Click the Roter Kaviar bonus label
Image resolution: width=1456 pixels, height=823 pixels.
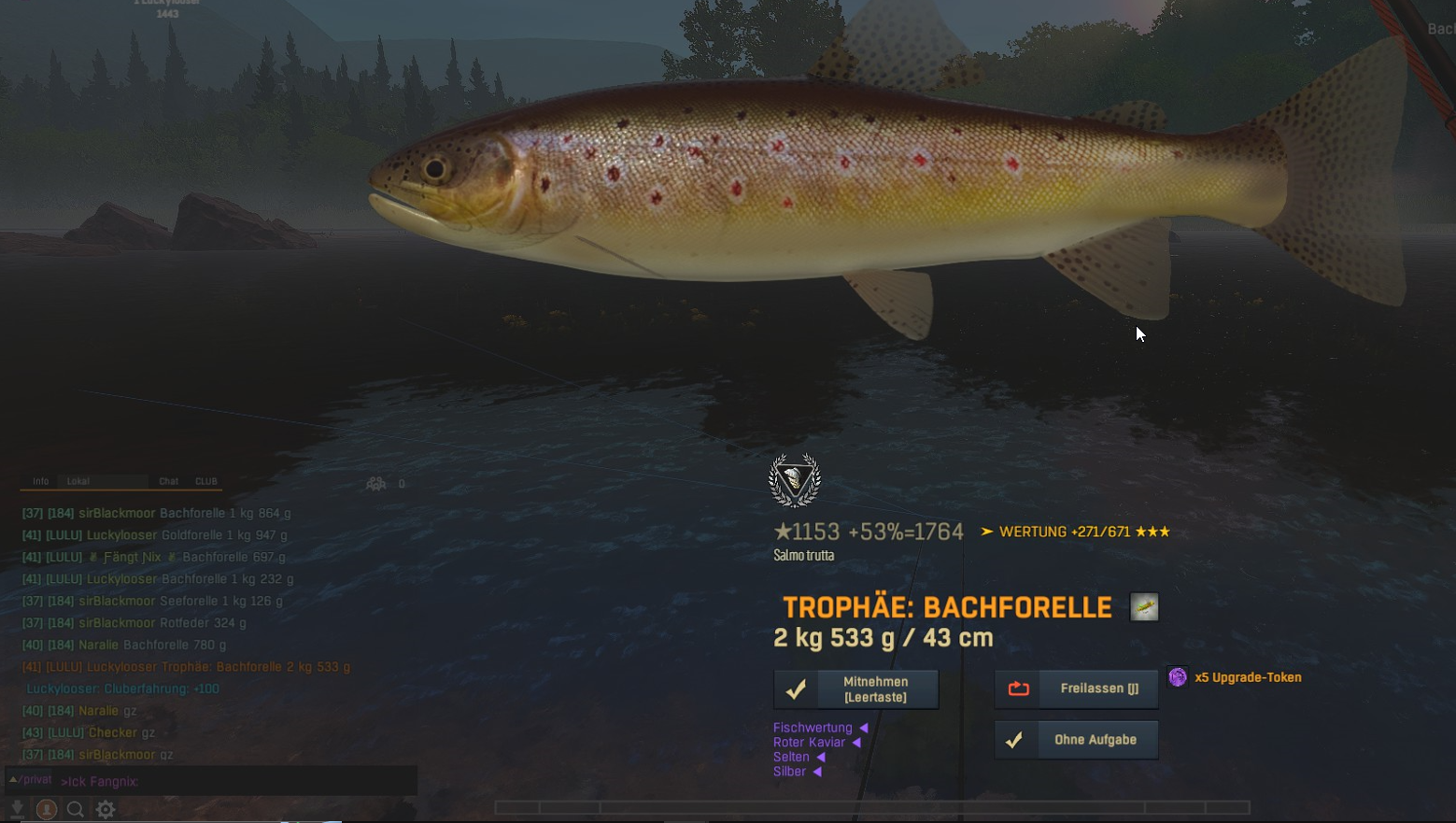coord(809,743)
